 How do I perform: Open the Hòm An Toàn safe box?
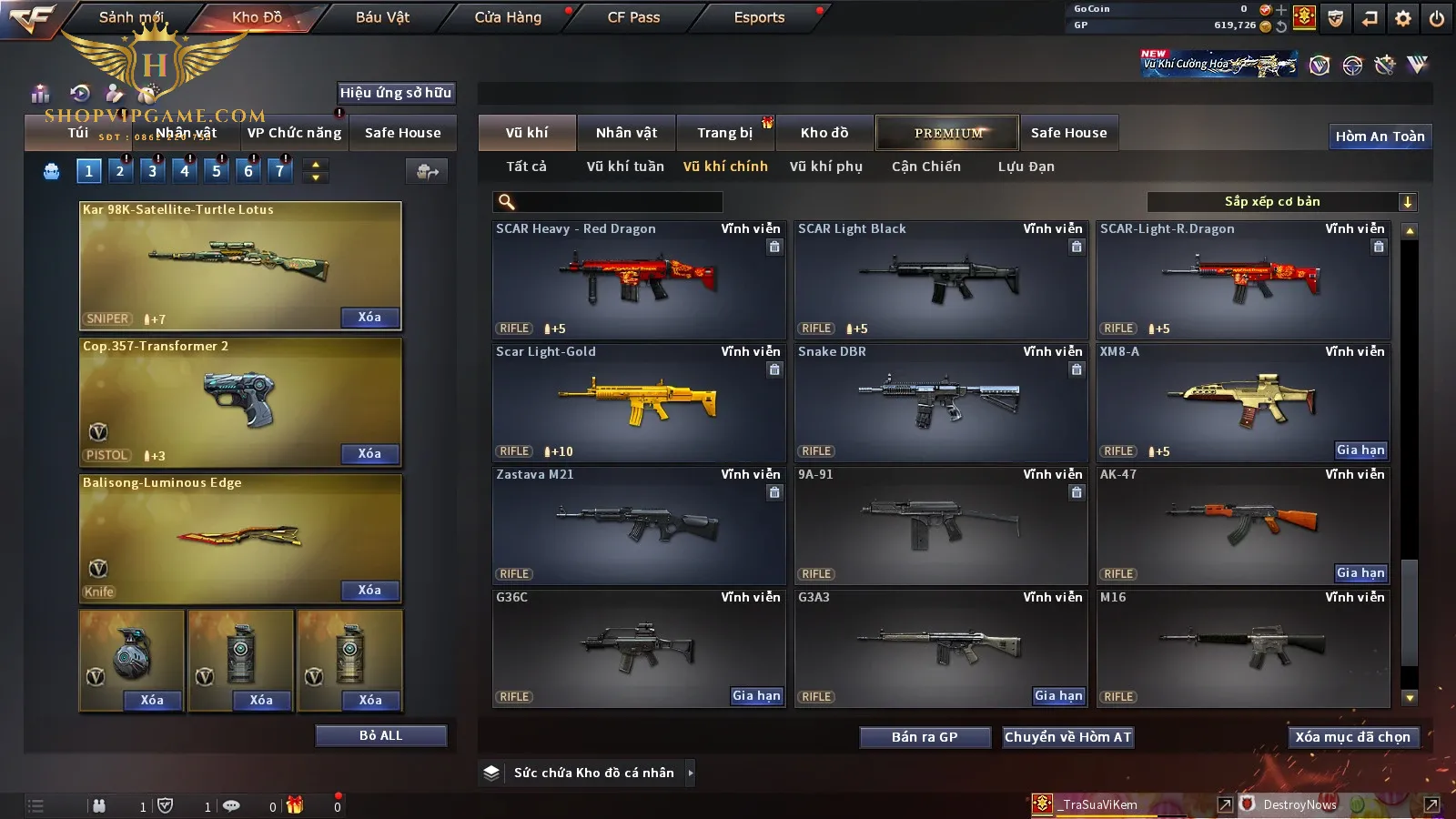pyautogui.click(x=1380, y=136)
